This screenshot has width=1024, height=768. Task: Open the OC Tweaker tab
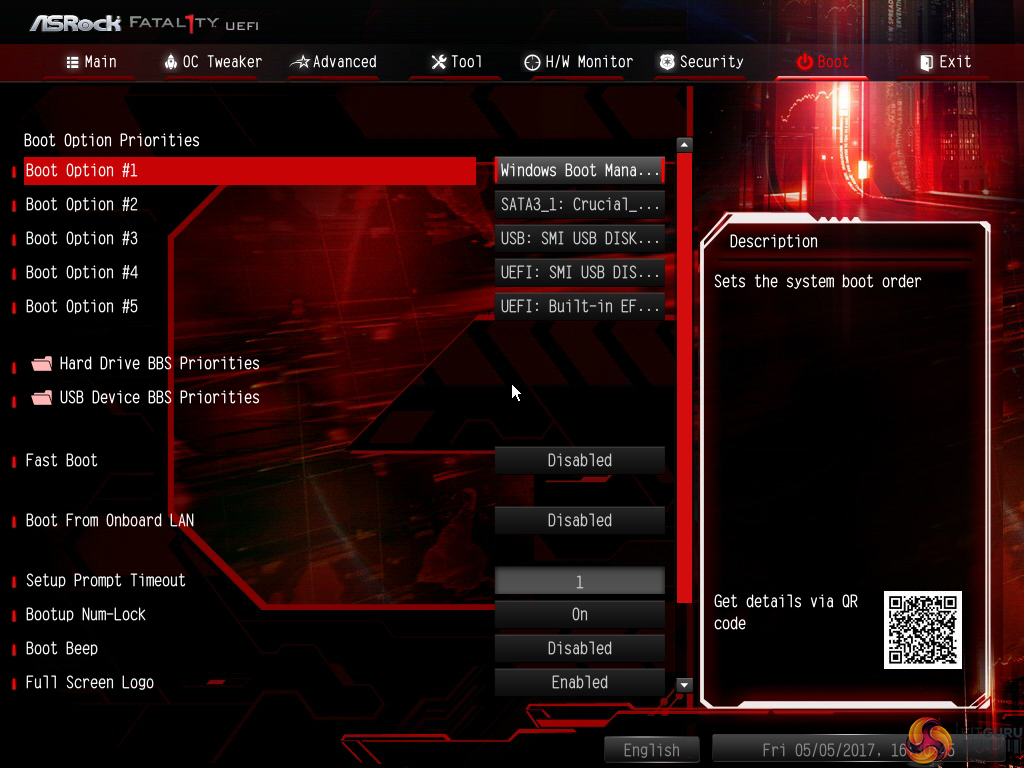(212, 62)
